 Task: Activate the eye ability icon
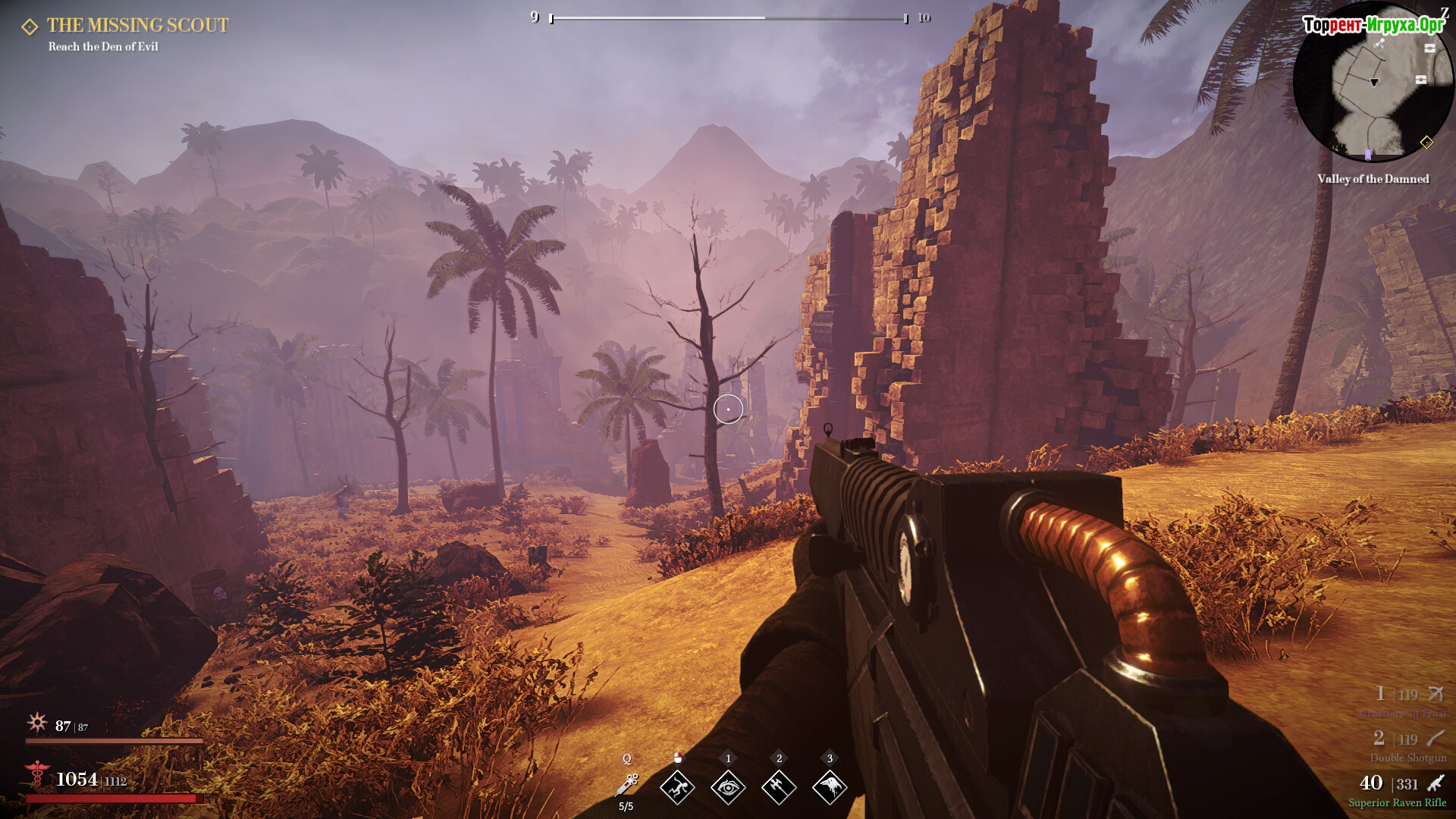(728, 787)
